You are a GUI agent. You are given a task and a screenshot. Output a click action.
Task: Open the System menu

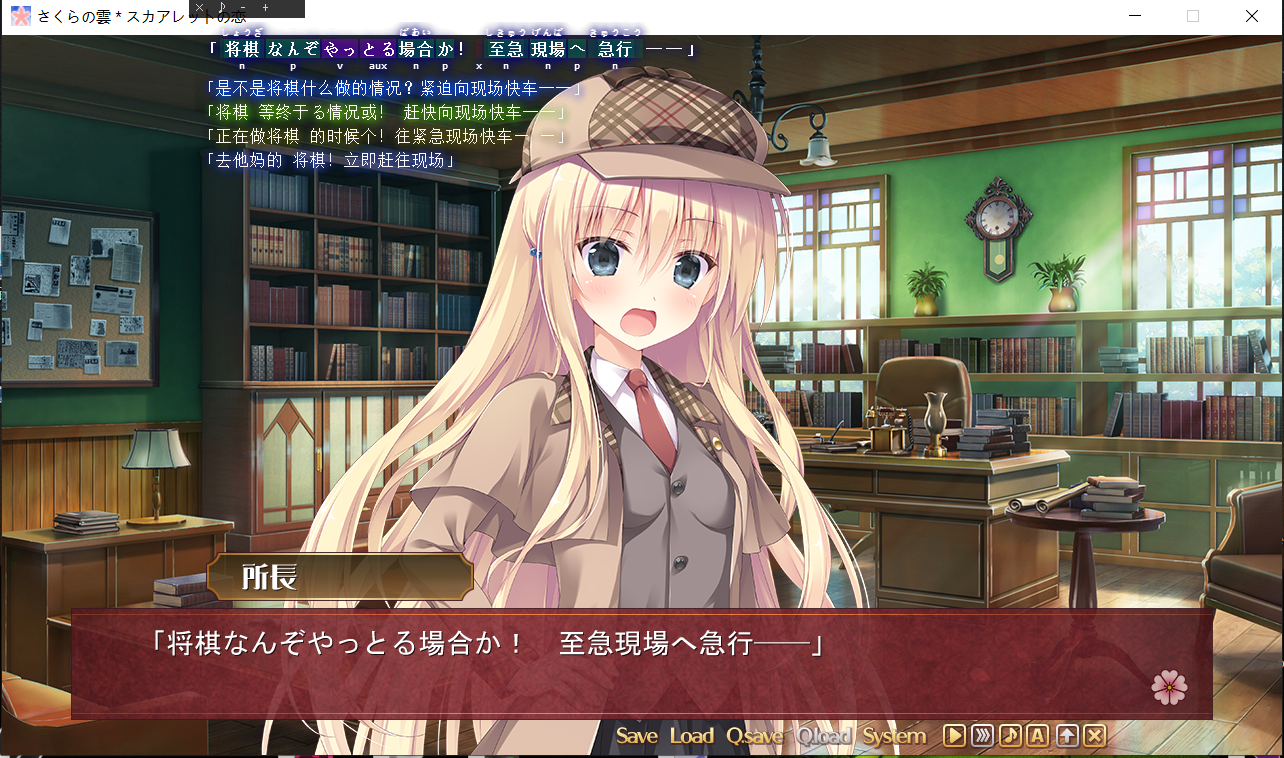[x=894, y=737]
